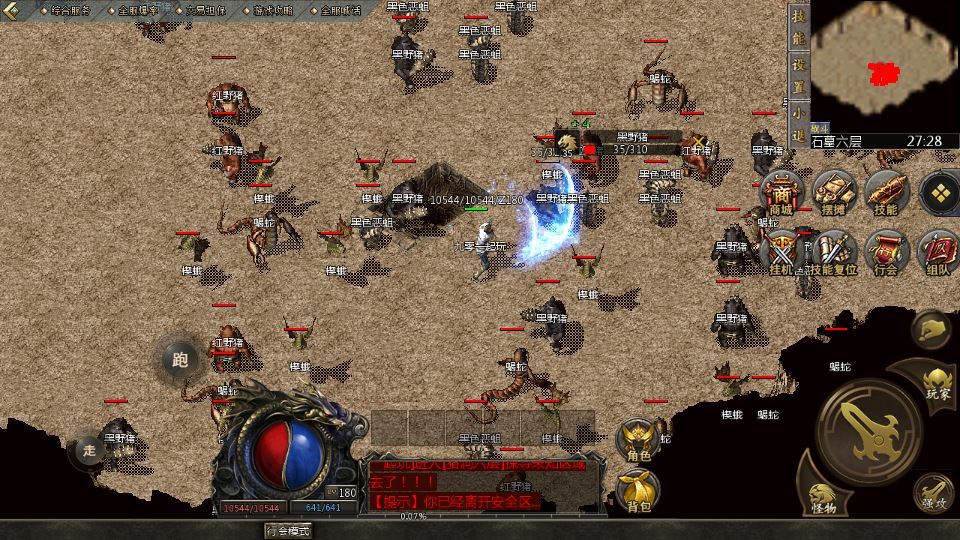Switch movement to 跑 run

tap(180, 361)
